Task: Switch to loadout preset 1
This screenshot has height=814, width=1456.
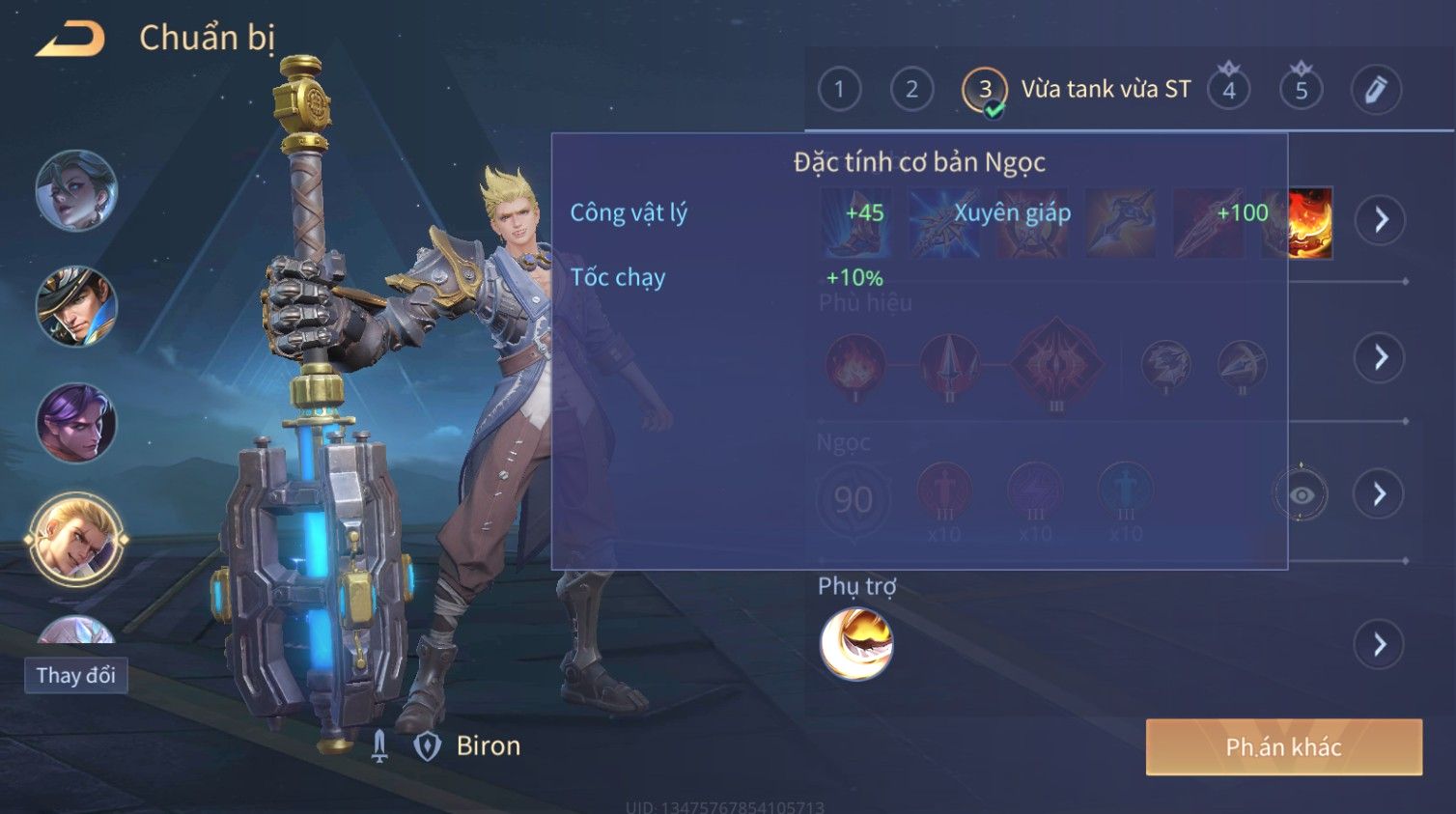Action: tap(839, 90)
